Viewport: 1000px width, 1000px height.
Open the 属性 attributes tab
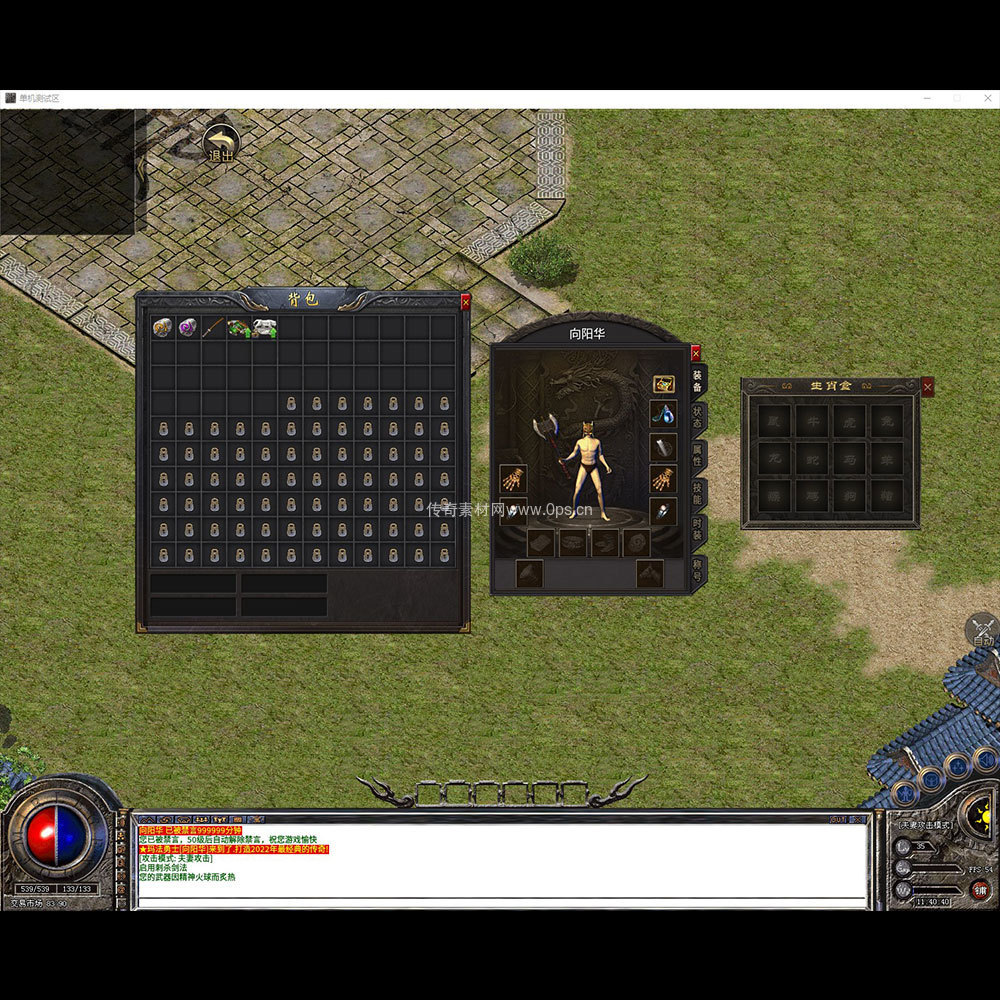pos(698,455)
